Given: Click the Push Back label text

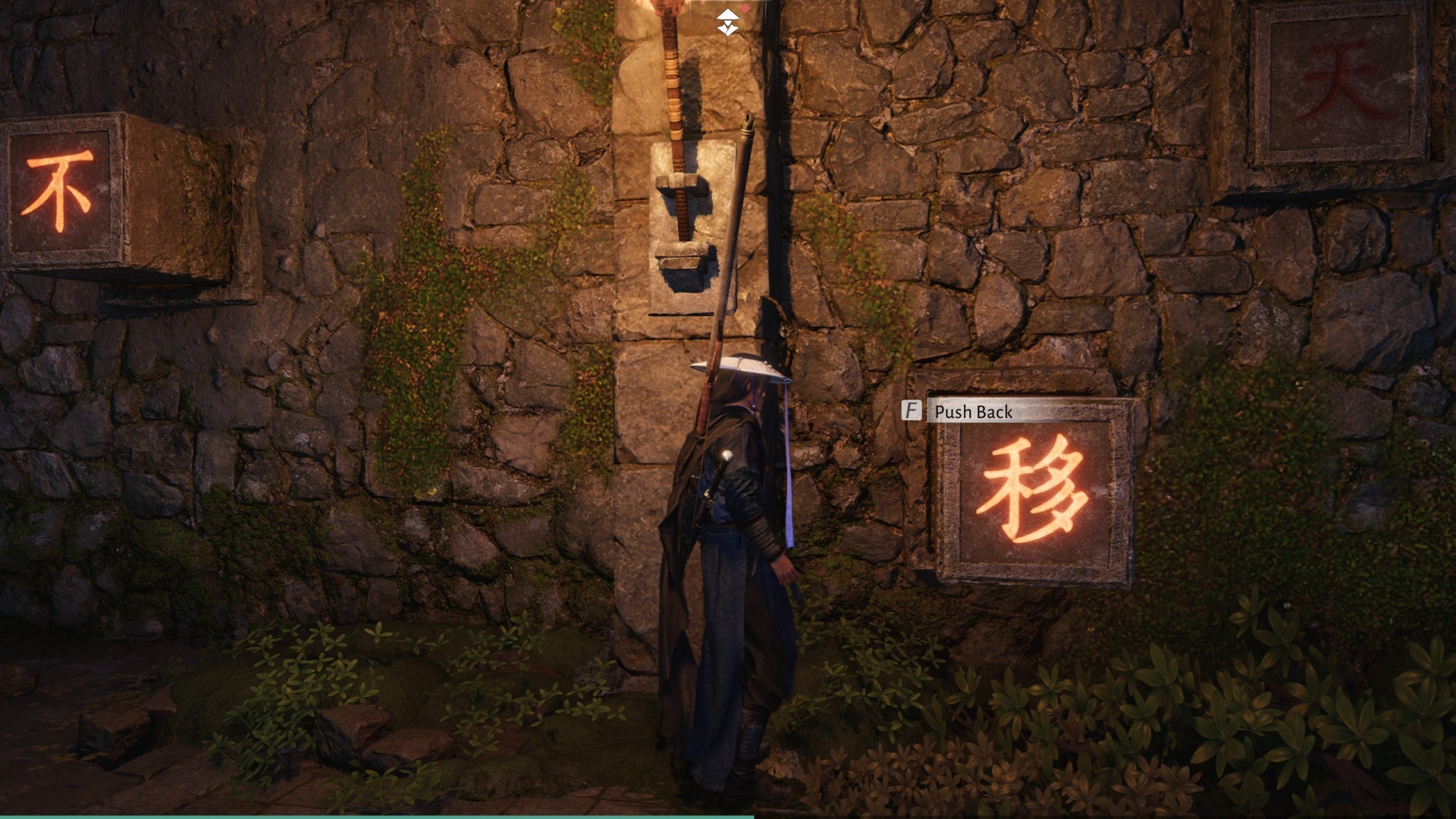Looking at the screenshot, I should coord(973,412).
